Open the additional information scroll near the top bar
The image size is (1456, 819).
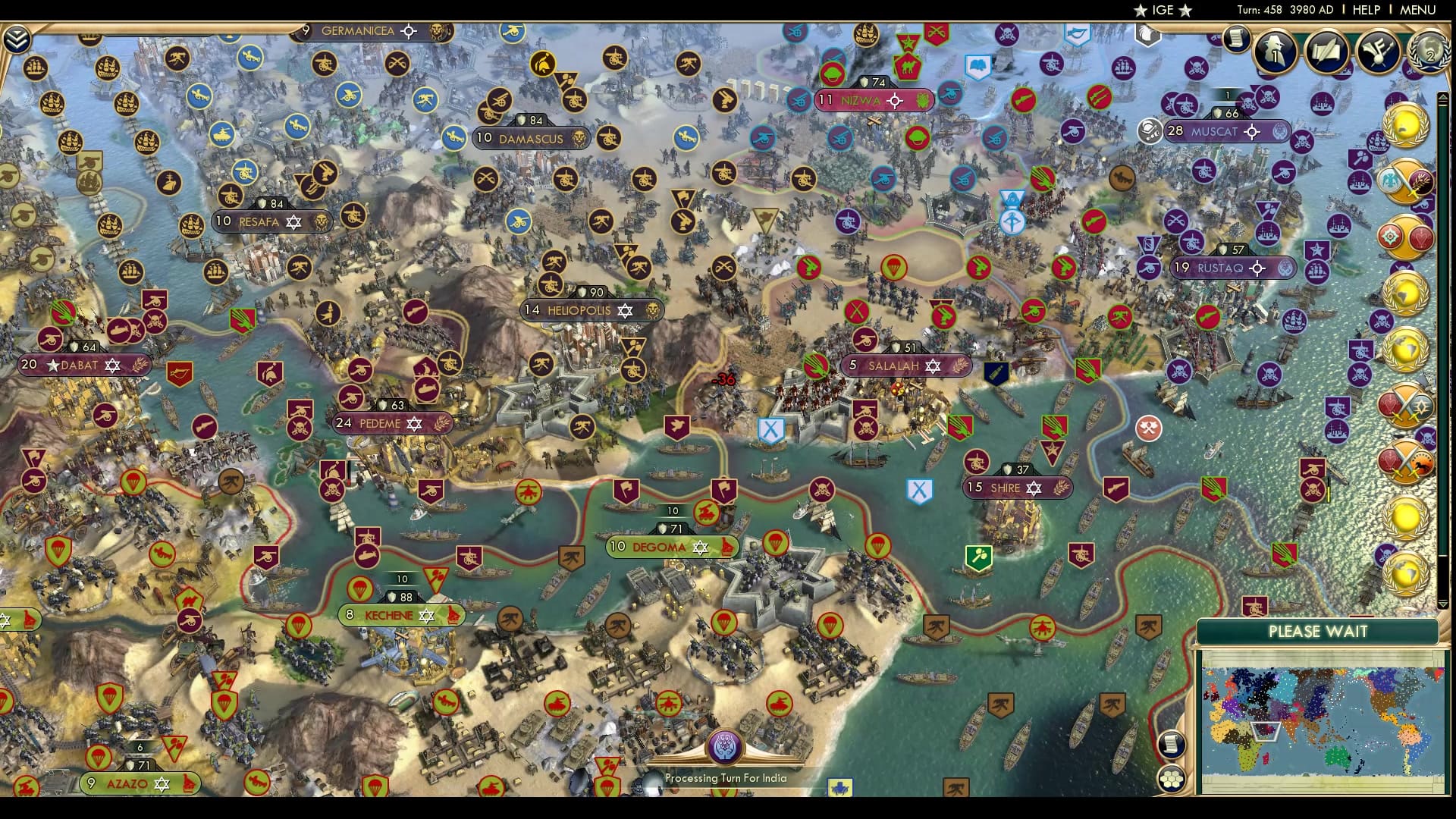point(1235,39)
